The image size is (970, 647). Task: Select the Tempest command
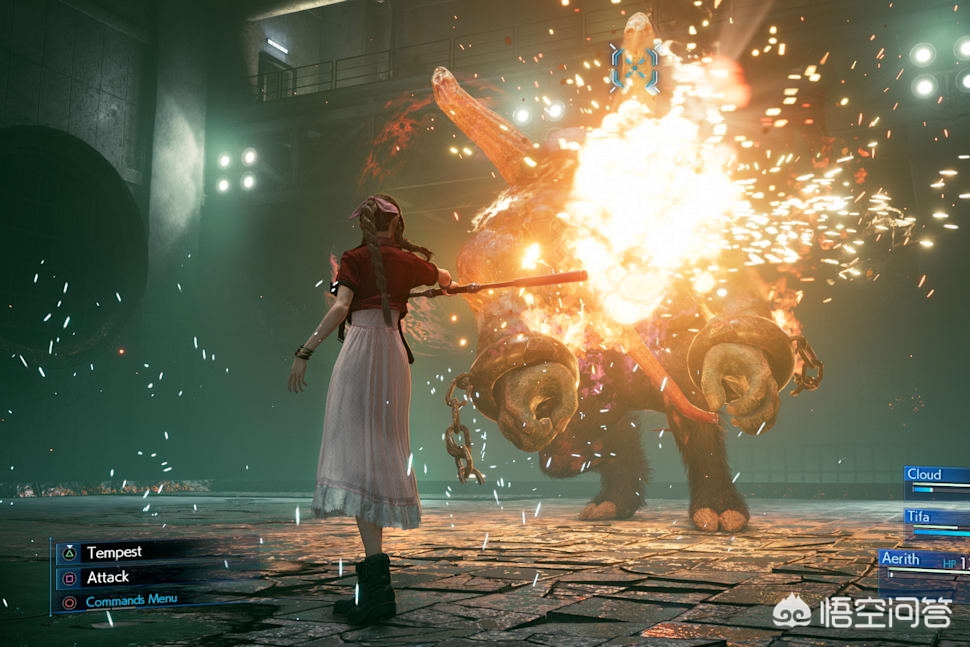click(x=113, y=552)
